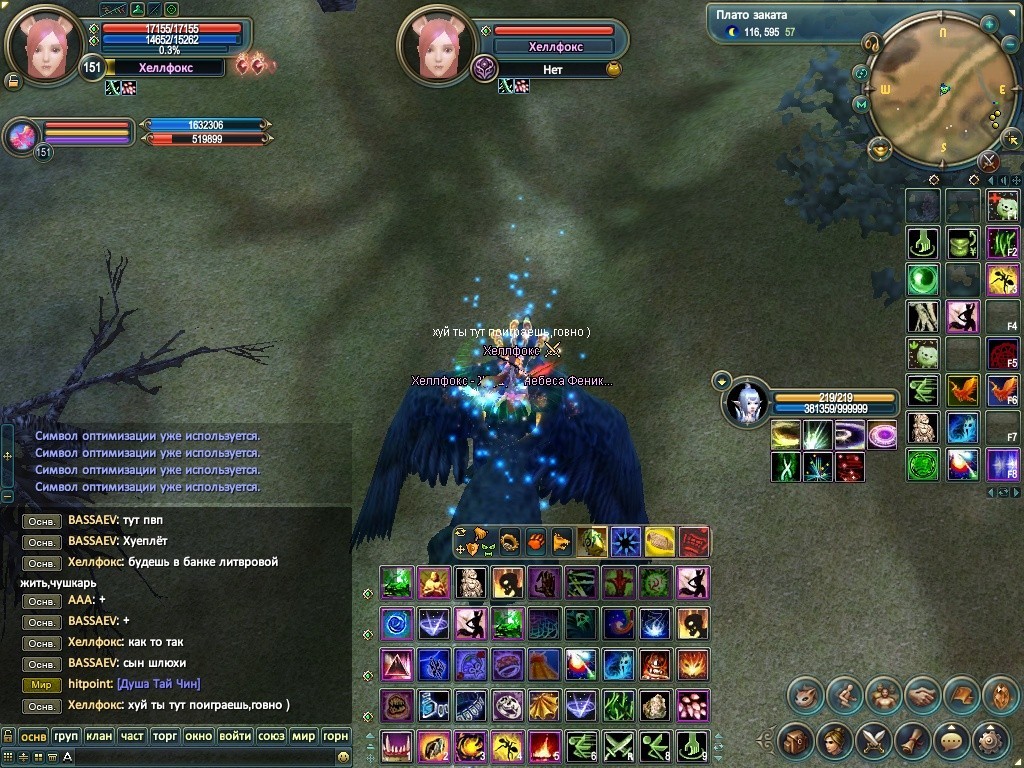Toggle the crossed swords PvP button
This screenshot has height=768, width=1024.
click(x=989, y=160)
